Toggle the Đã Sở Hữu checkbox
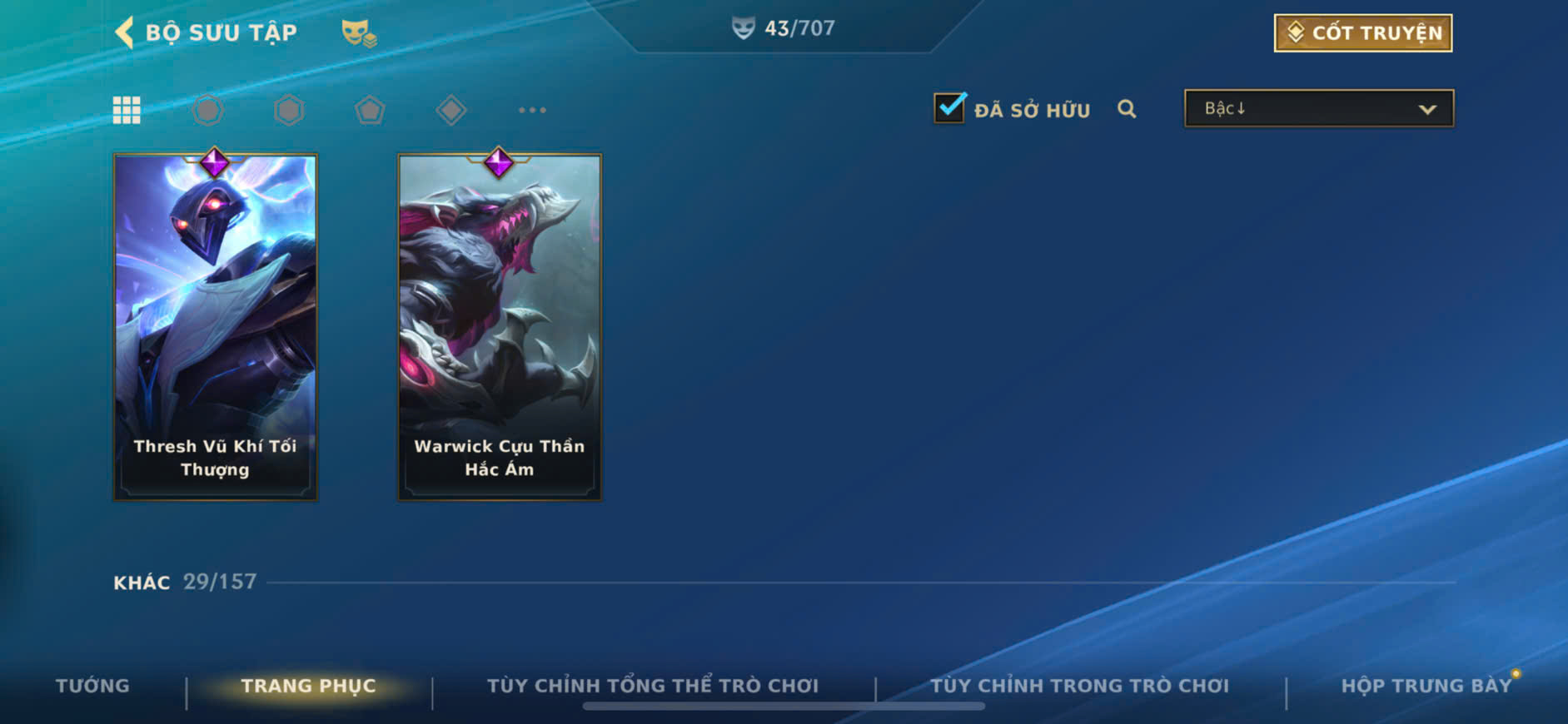1568x724 pixels. [949, 108]
